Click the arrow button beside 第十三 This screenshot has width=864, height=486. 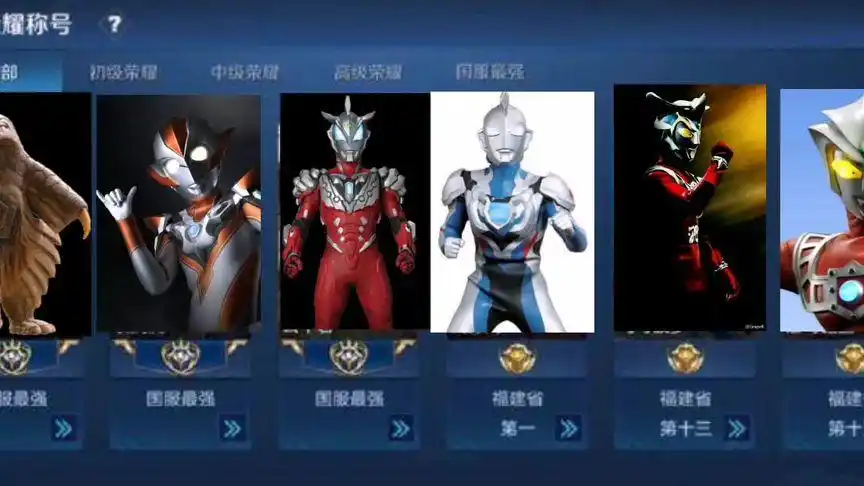click(737, 429)
